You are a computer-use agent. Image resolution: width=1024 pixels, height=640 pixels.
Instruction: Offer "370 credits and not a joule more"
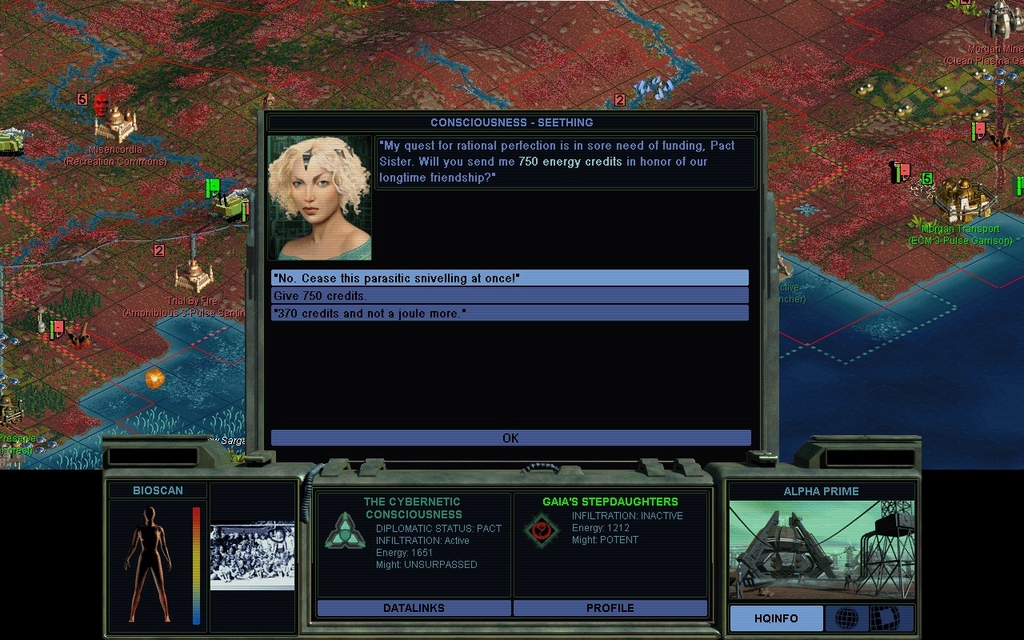pyautogui.click(x=509, y=314)
